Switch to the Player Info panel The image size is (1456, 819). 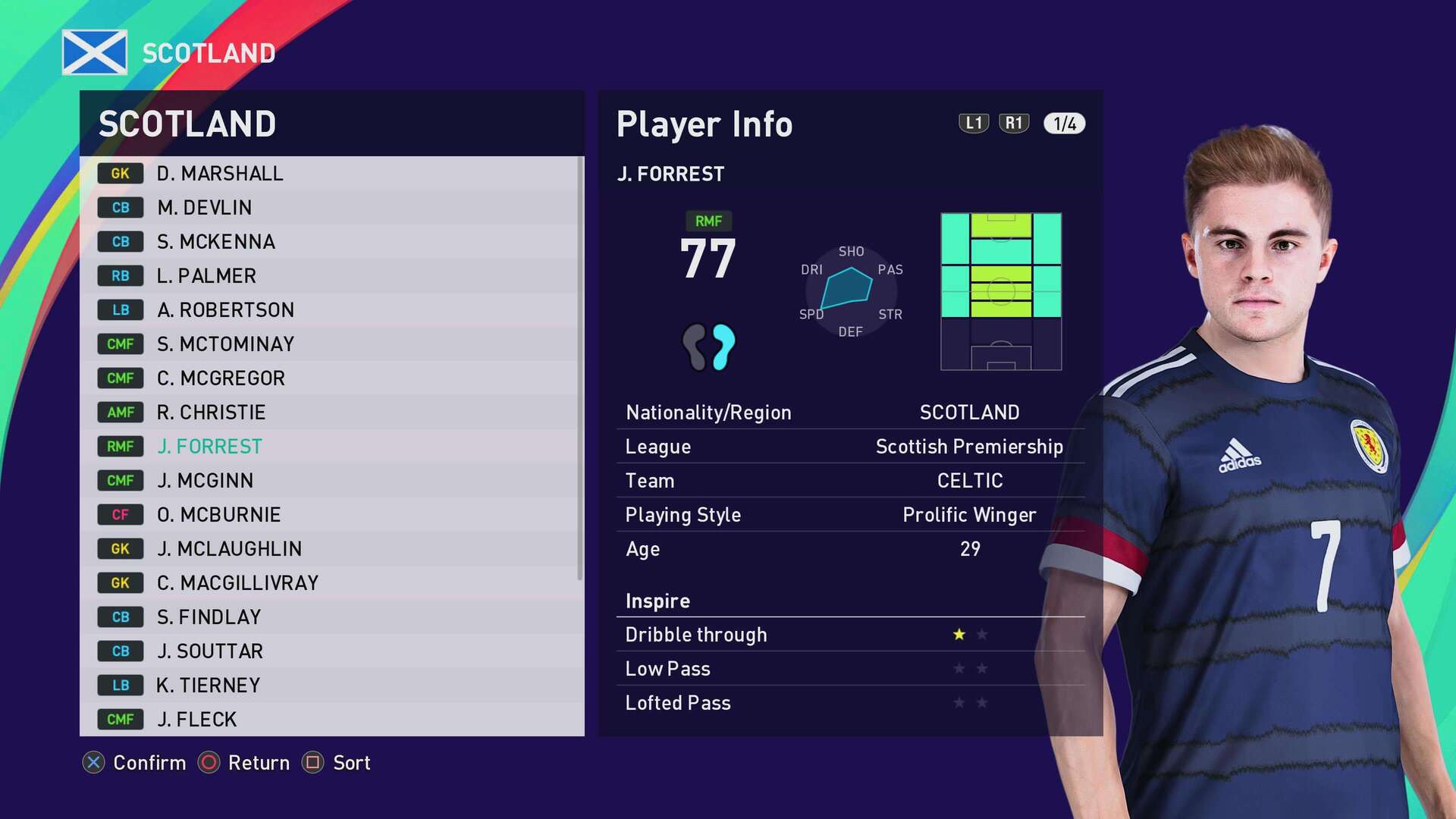704,124
